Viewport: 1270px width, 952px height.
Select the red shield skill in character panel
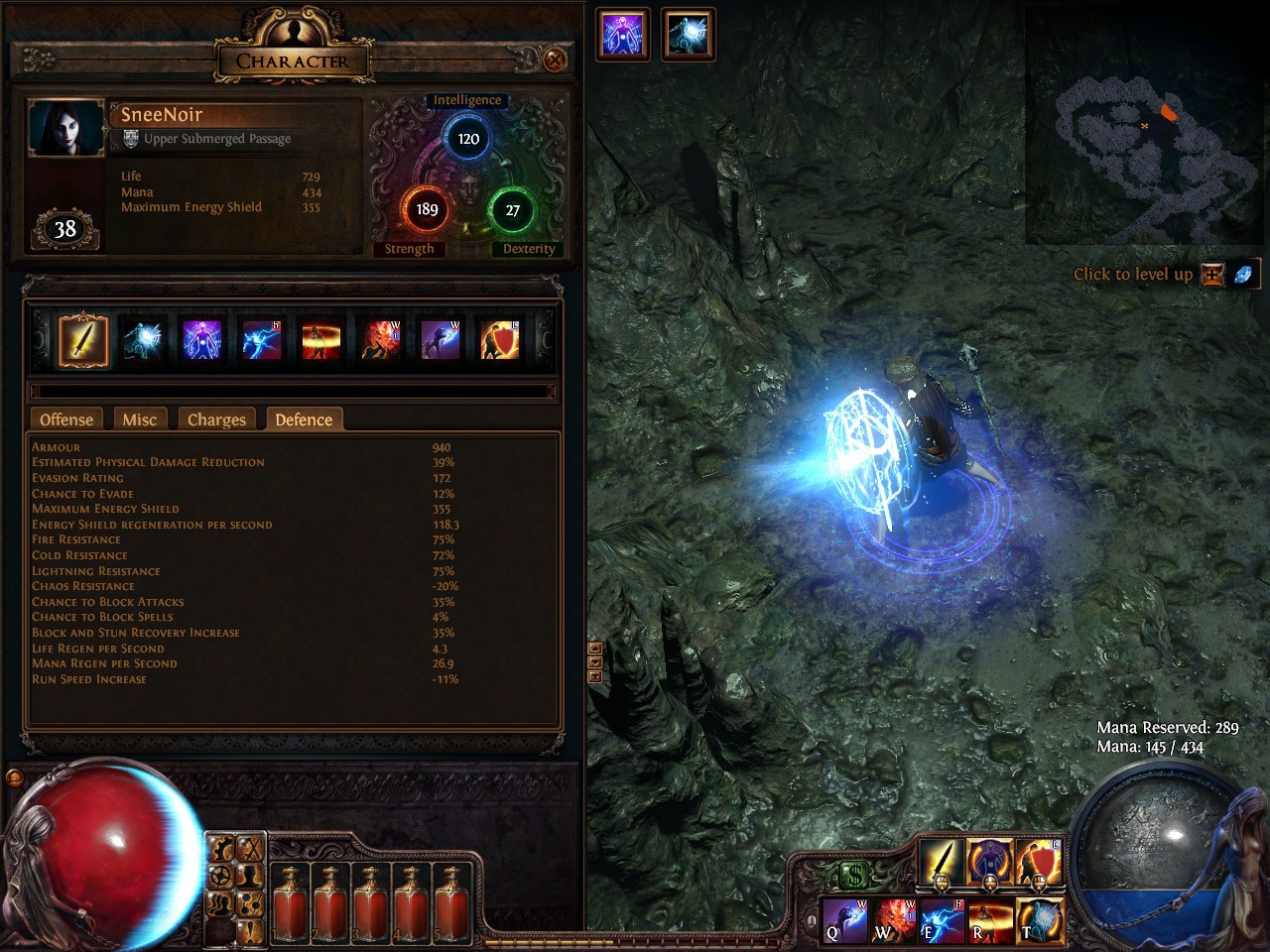click(500, 340)
